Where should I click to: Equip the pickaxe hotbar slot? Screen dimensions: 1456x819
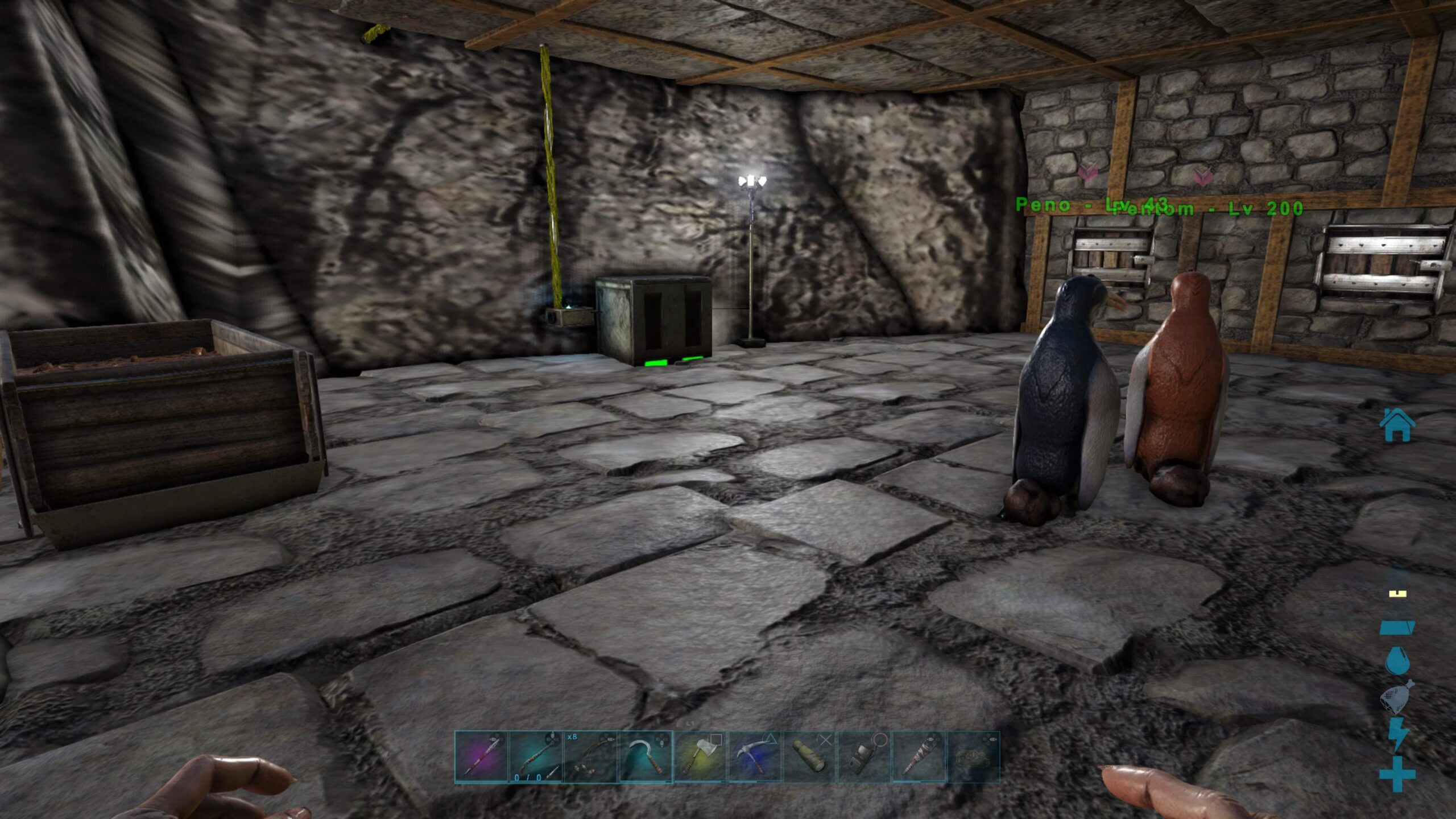[x=755, y=757]
